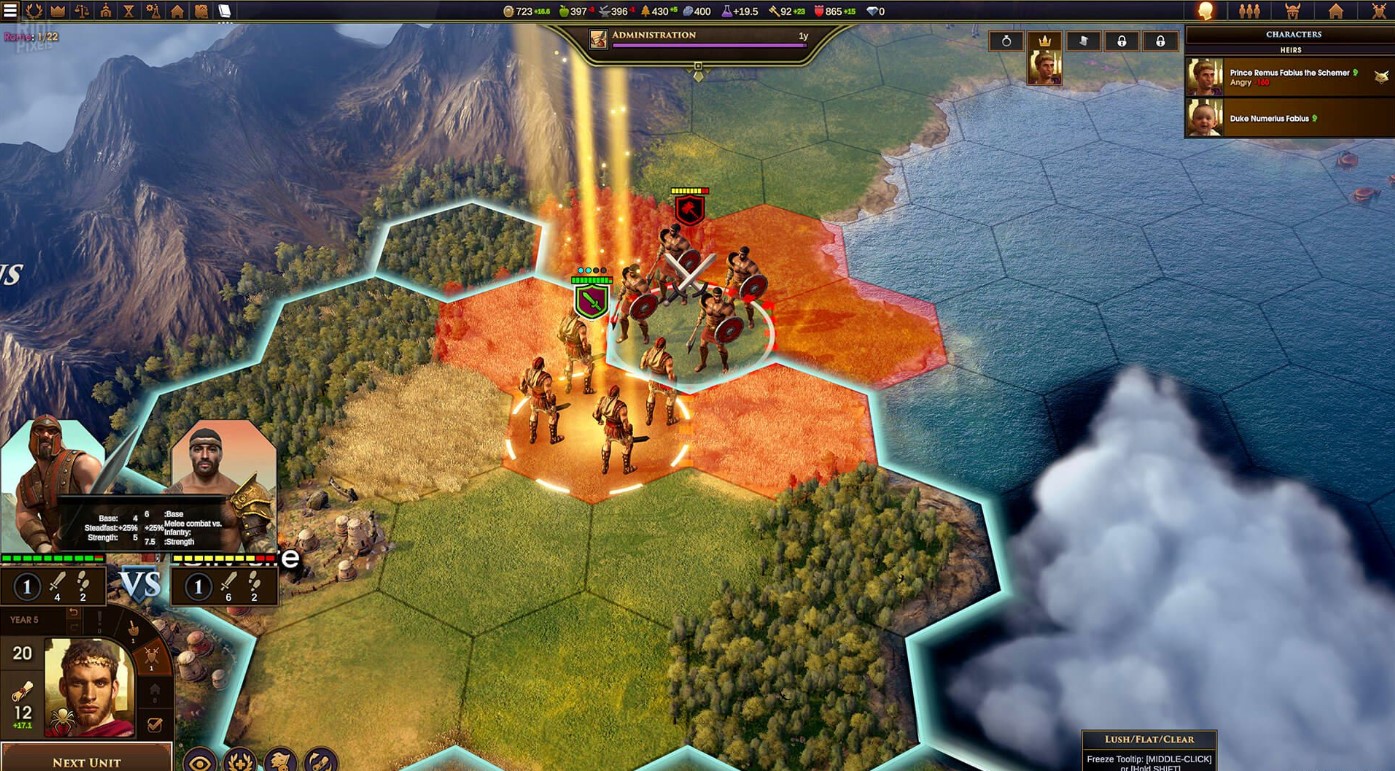
Task: Click Next Unit button
Action: point(86,761)
